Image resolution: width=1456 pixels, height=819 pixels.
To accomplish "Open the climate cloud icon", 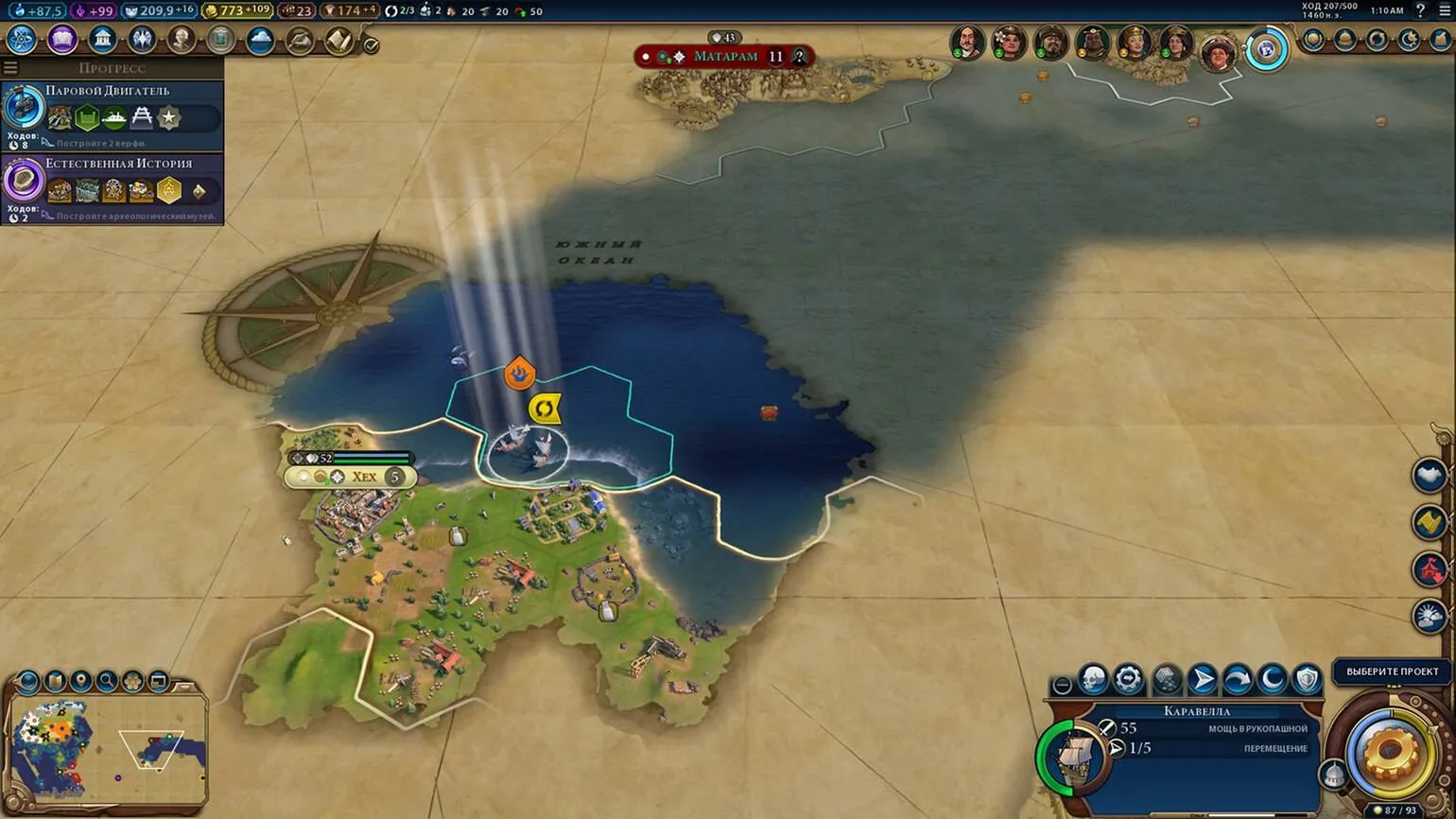I will [260, 41].
